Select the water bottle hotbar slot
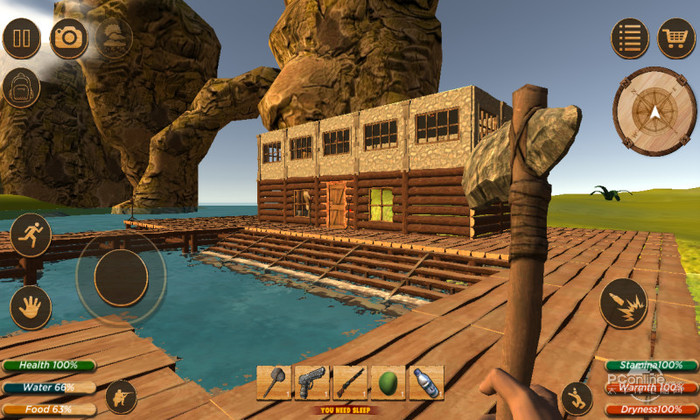The height and width of the screenshot is (420, 700). pyautogui.click(x=426, y=383)
